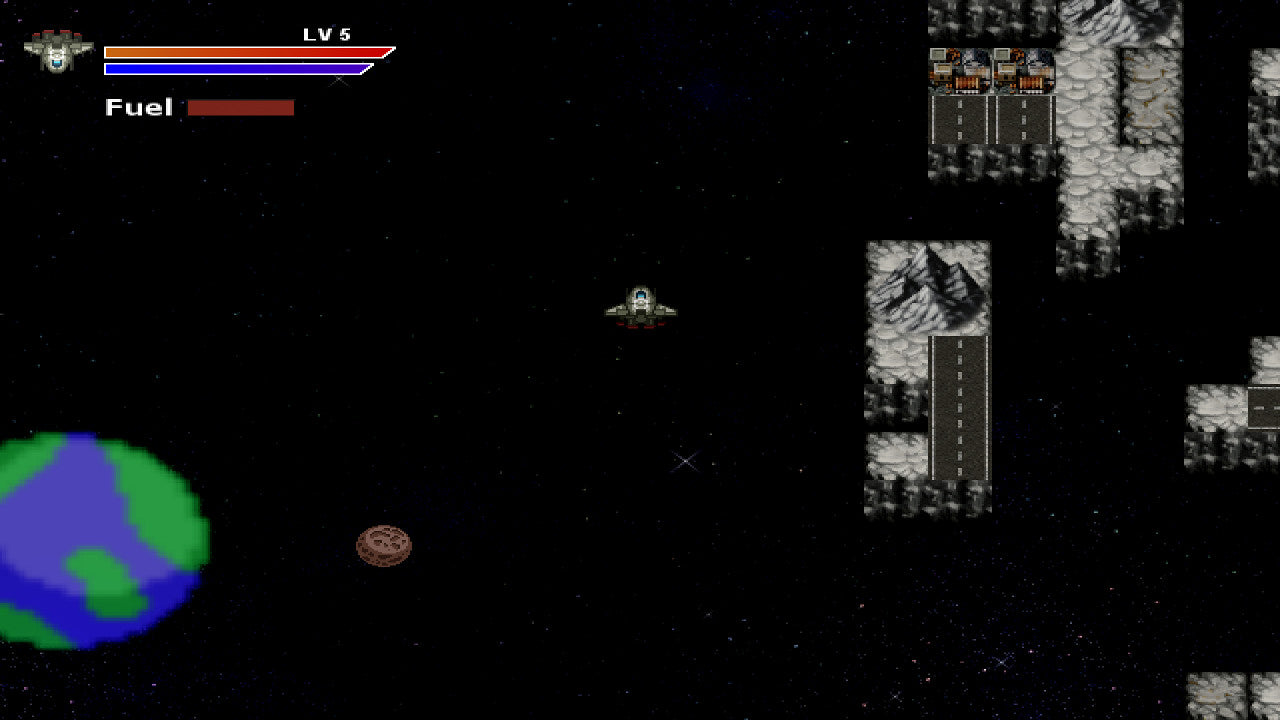1280x720 pixels.
Task: Click the ship portrait icon in the HUD
Action: coord(58,51)
